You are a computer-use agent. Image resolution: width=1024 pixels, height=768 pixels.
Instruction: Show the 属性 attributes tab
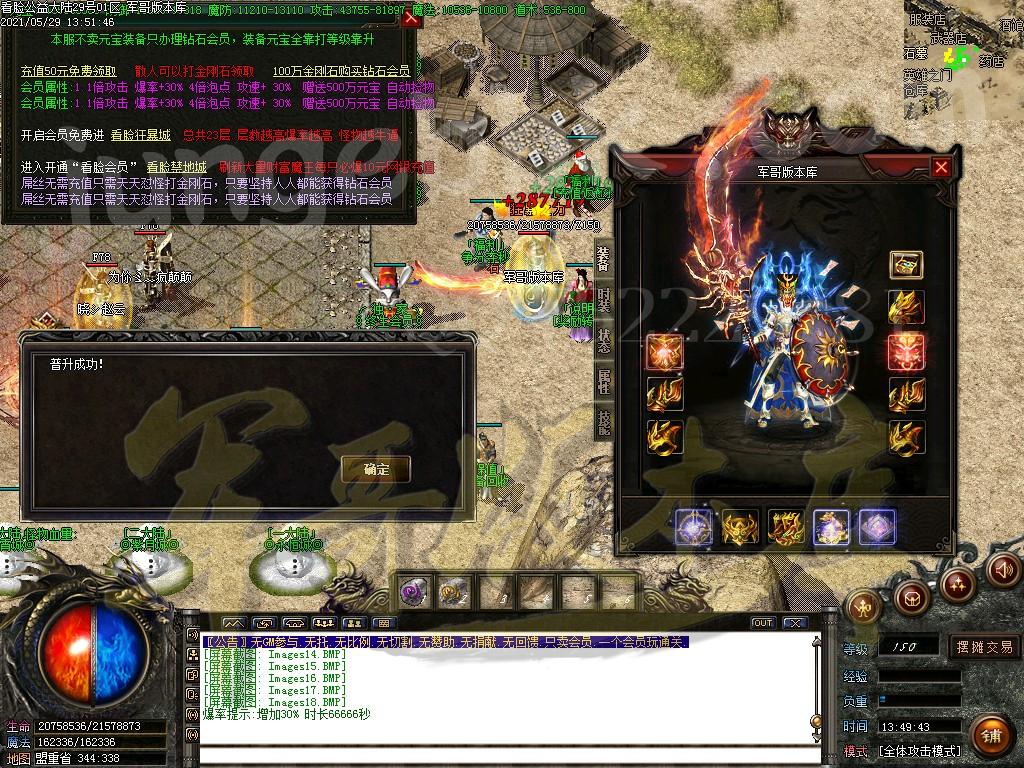pos(604,381)
